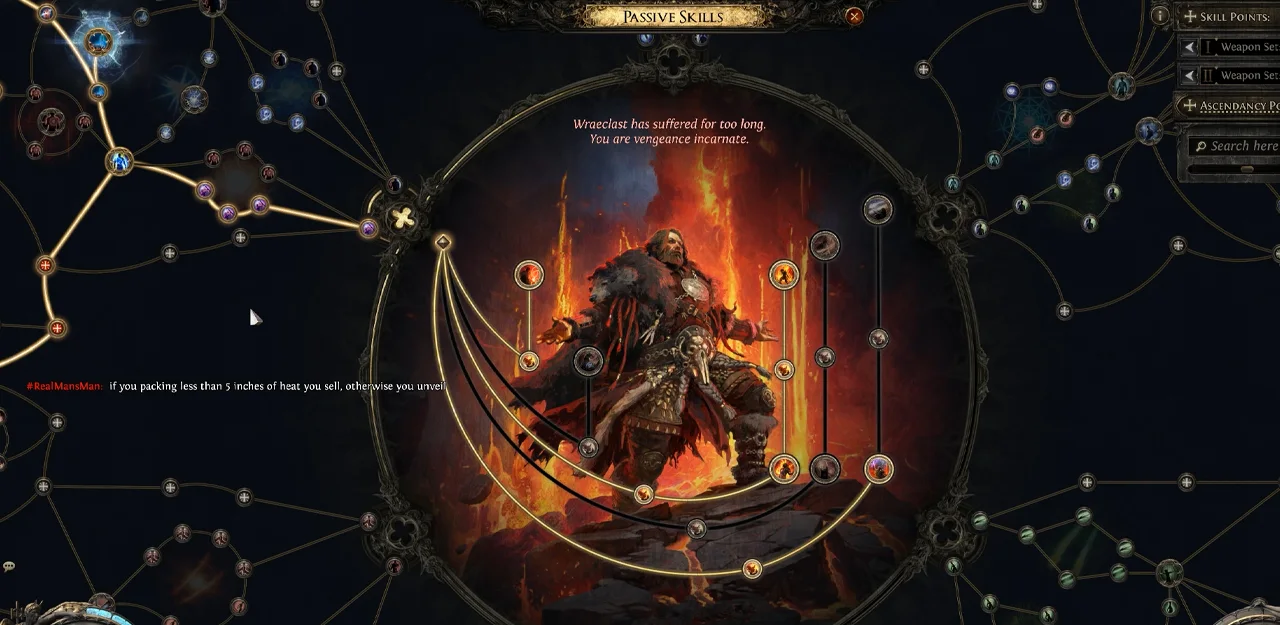Screen dimensions: 1280x625
Task: Select the allocated notable left of character
Action: coord(529,274)
